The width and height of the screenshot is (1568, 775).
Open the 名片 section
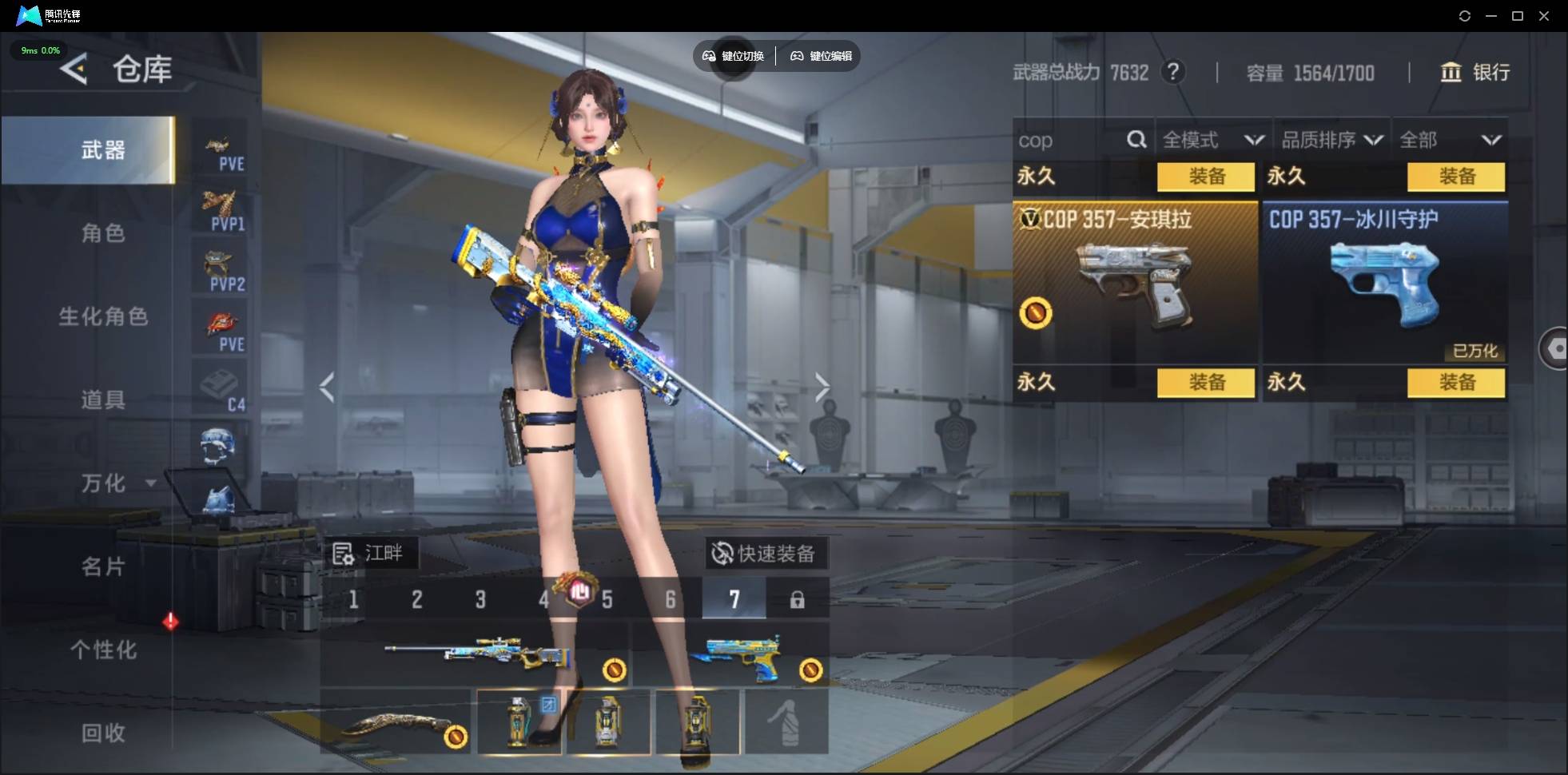coord(103,566)
